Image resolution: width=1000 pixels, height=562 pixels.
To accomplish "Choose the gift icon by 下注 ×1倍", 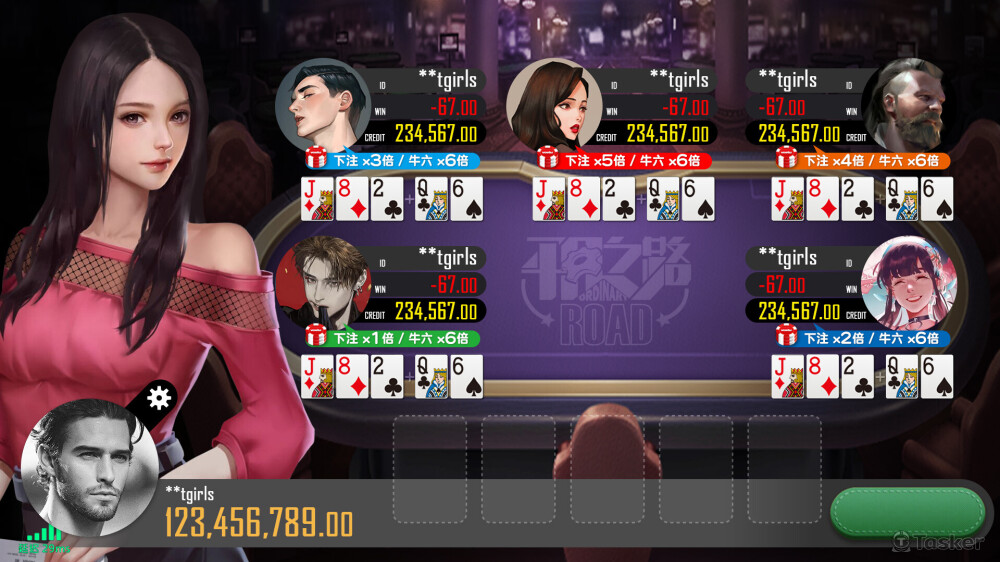I will click(316, 336).
